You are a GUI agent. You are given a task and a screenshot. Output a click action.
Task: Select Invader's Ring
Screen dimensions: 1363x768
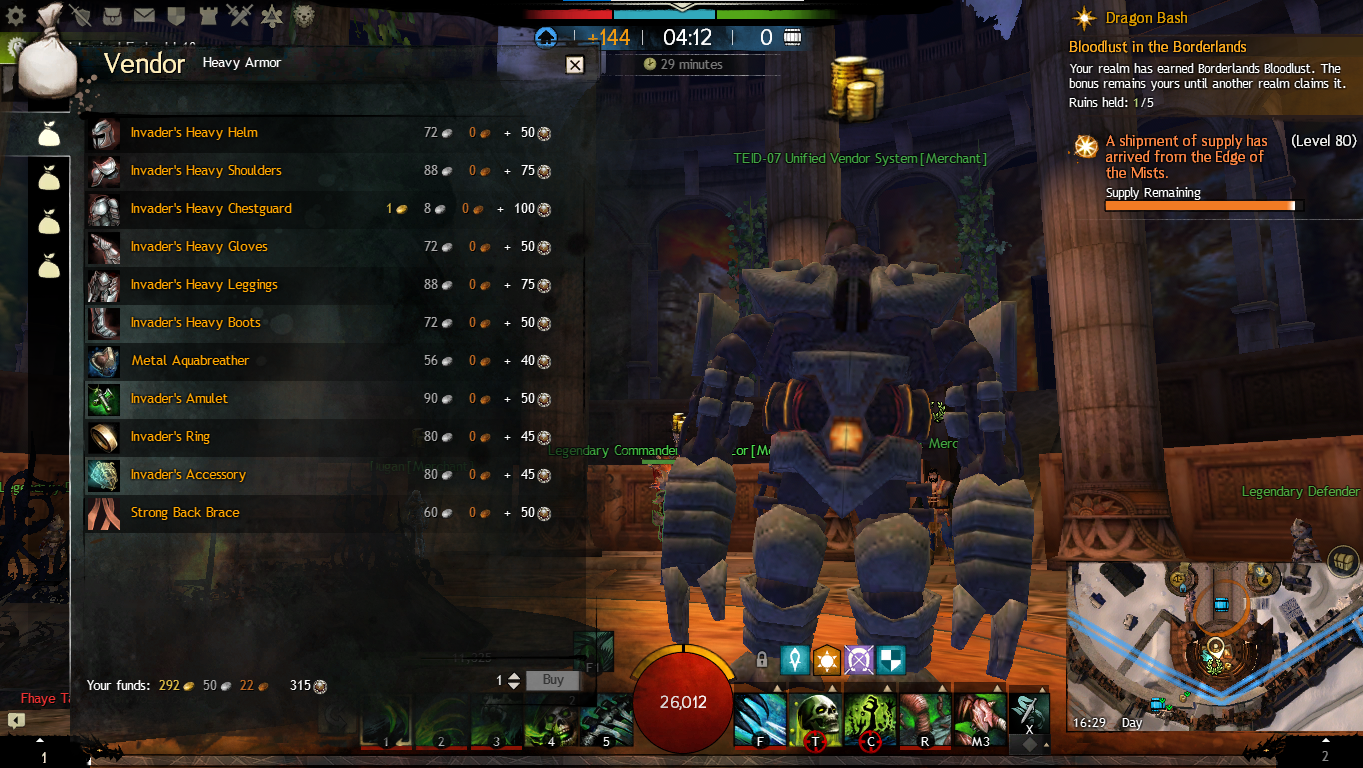point(170,437)
